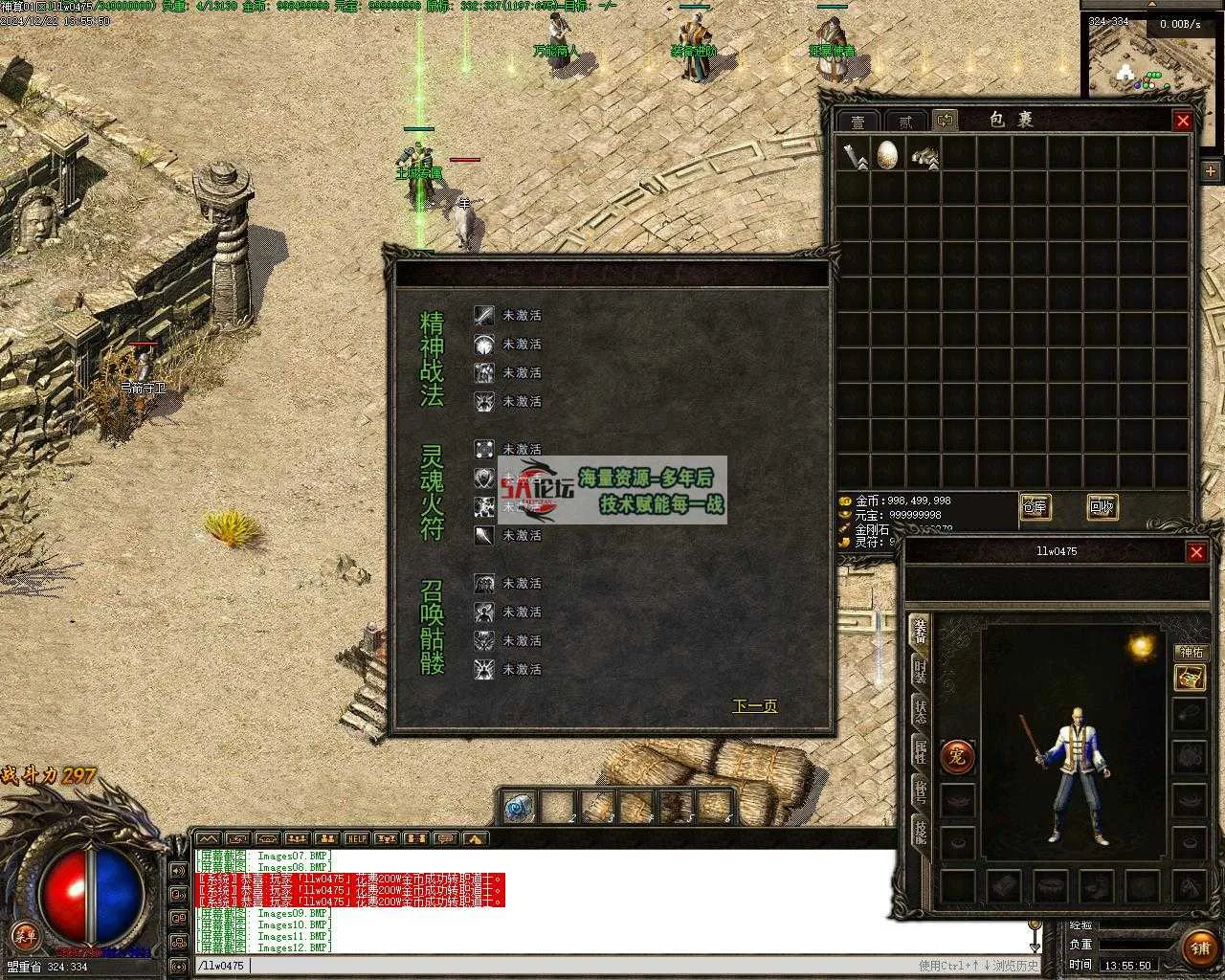Close the 包裹 inventory window
1225x980 pixels.
1183,121
